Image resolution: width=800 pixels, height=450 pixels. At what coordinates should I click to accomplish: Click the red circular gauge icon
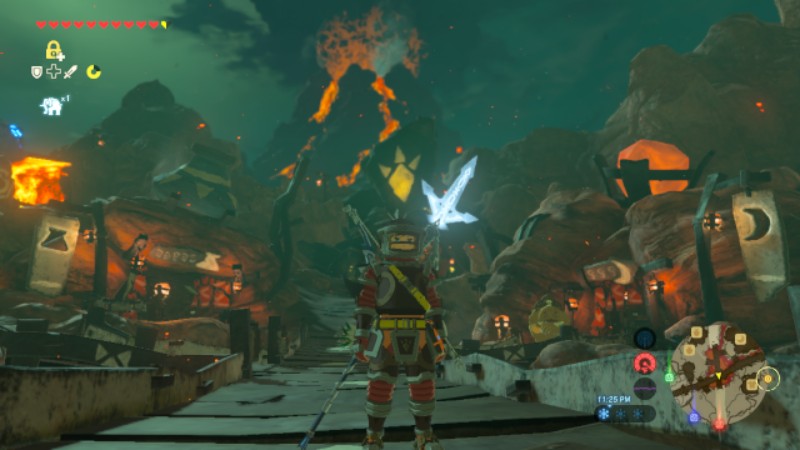(646, 363)
